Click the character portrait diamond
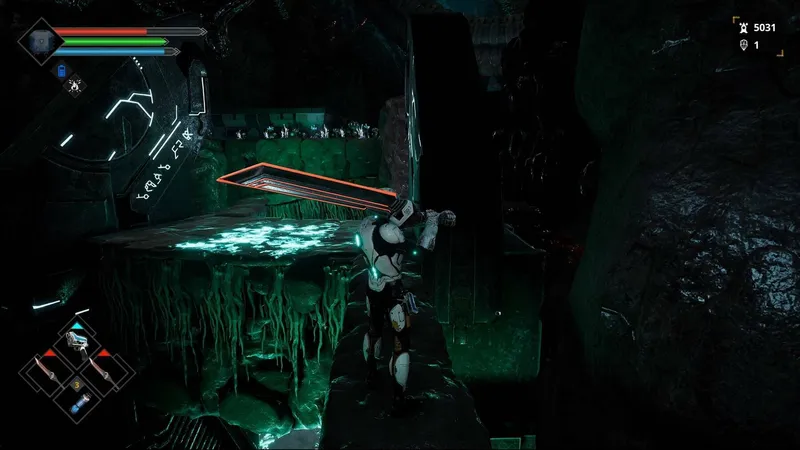 tap(40, 41)
